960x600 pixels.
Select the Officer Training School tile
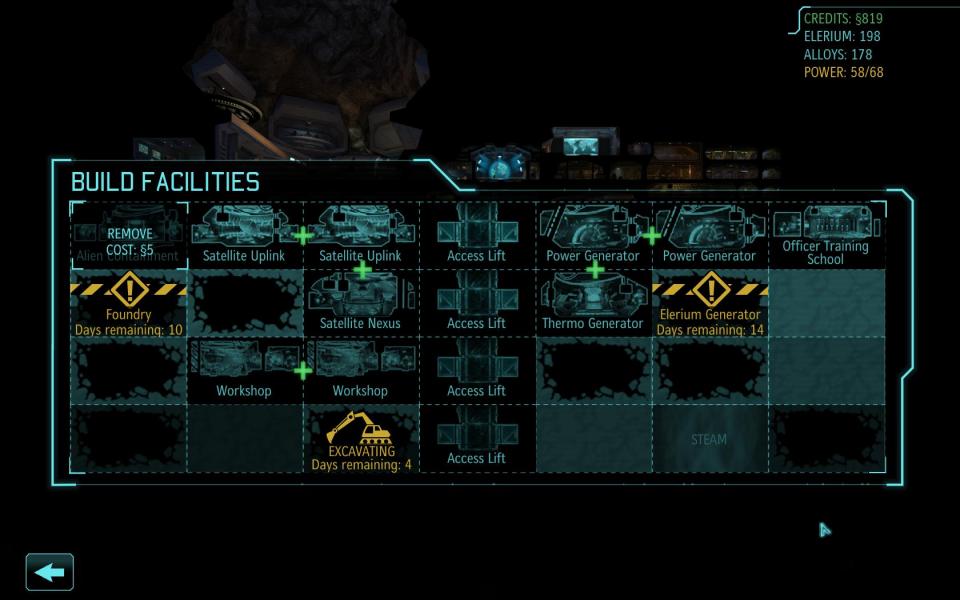coord(825,236)
